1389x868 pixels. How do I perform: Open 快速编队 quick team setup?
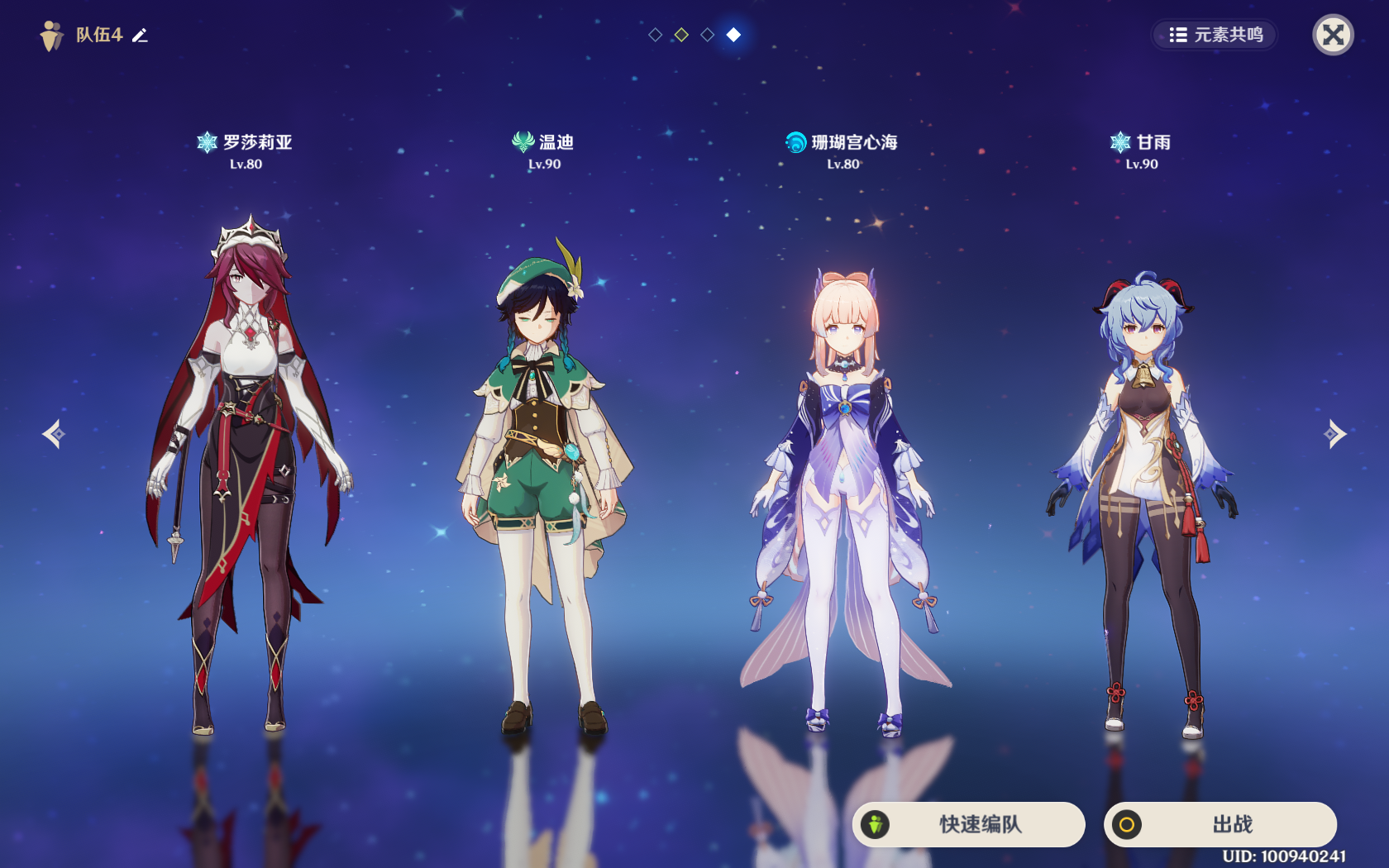click(969, 824)
